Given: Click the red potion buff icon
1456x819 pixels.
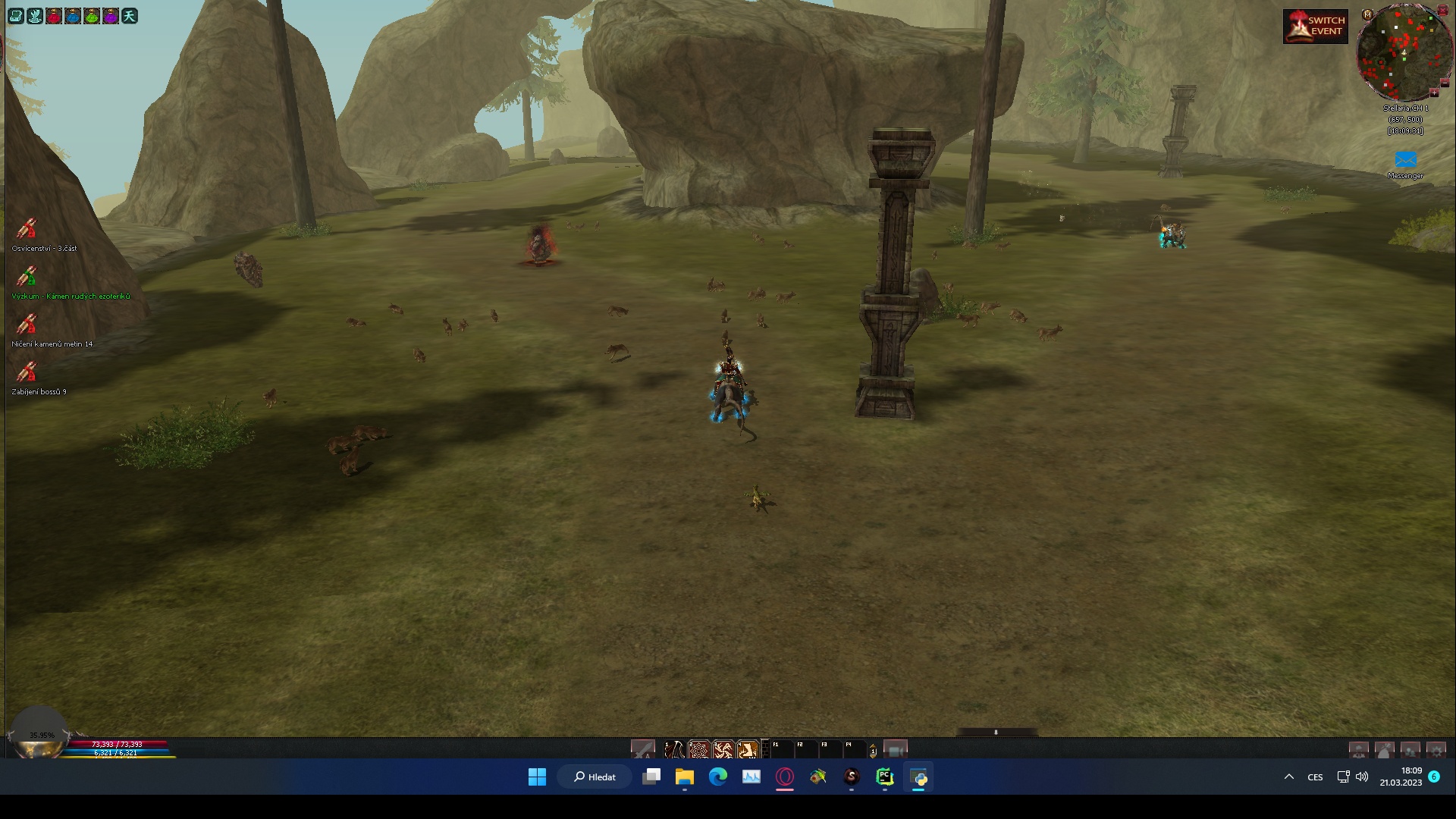Looking at the screenshot, I should [54, 16].
